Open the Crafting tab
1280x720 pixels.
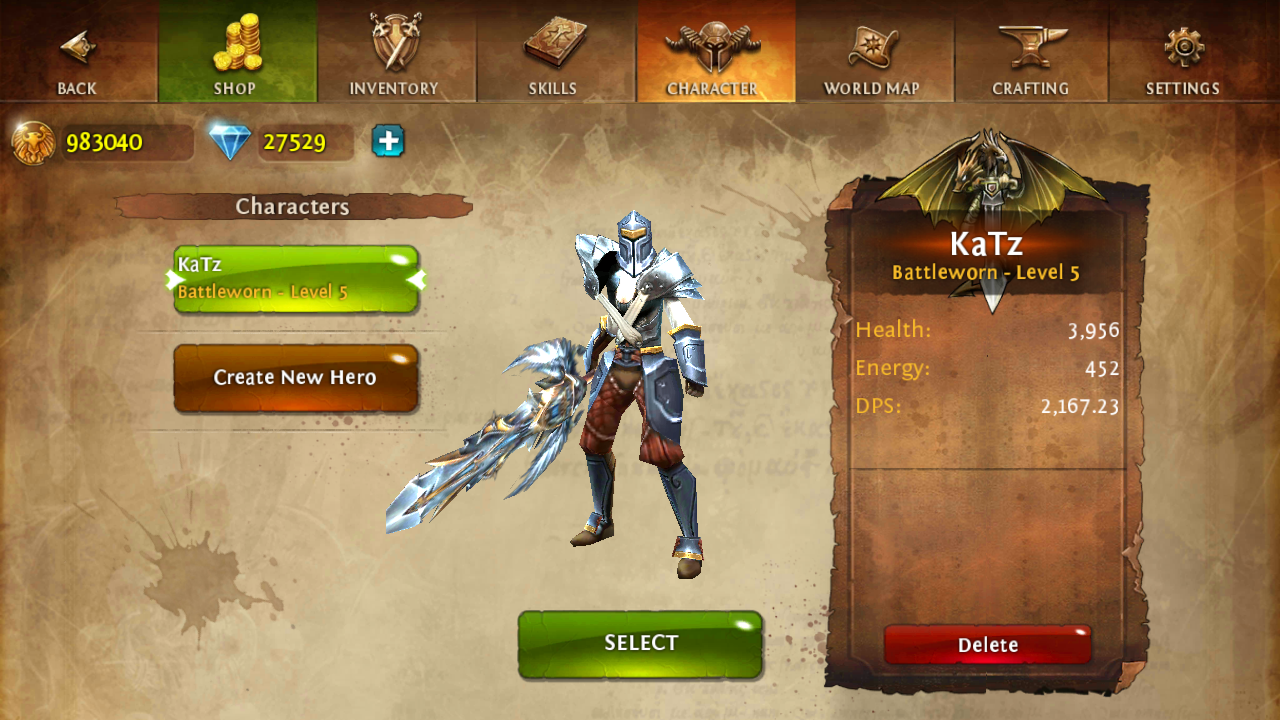pos(1031,52)
